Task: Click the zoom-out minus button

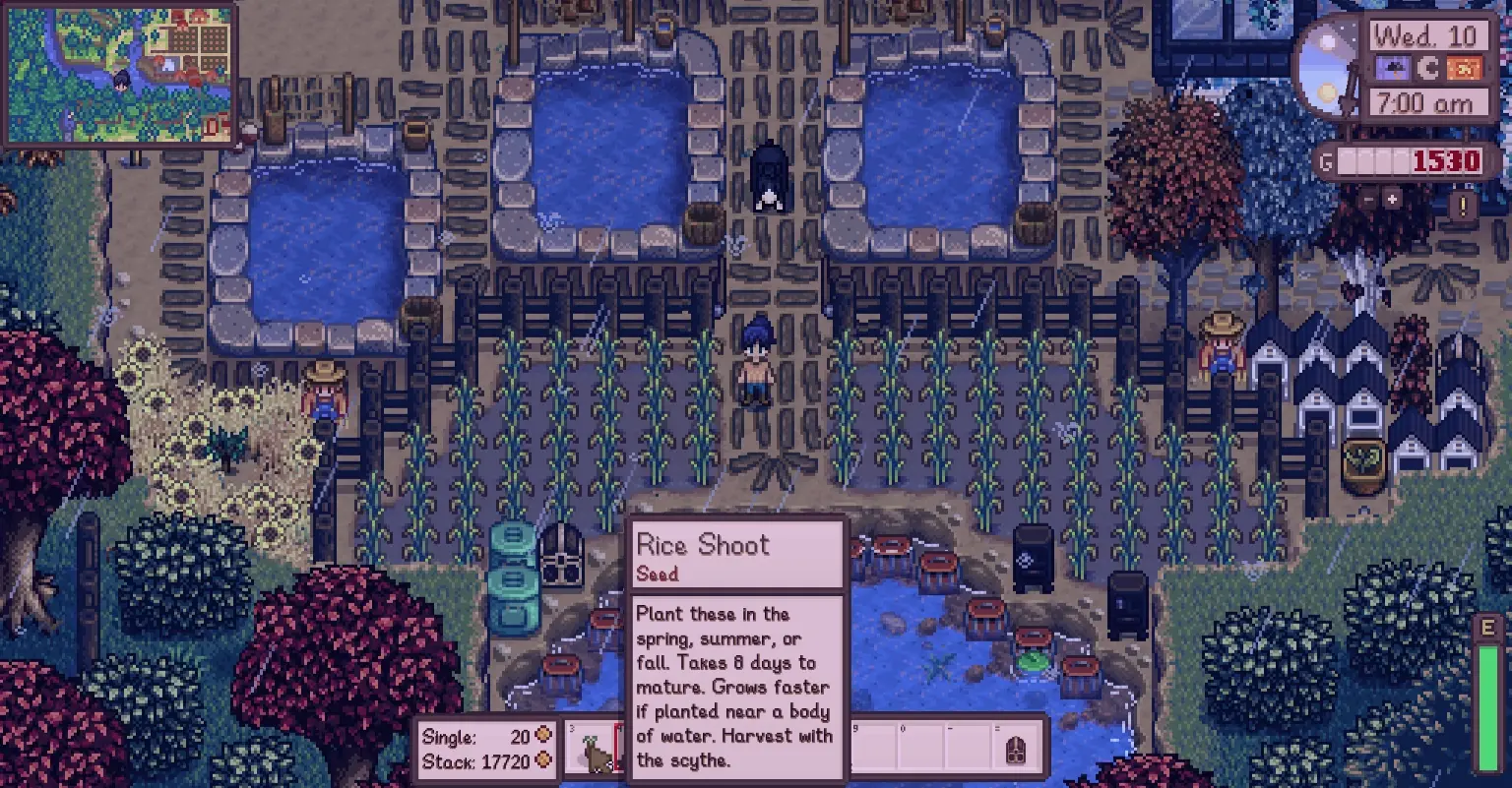Action: tap(1369, 200)
